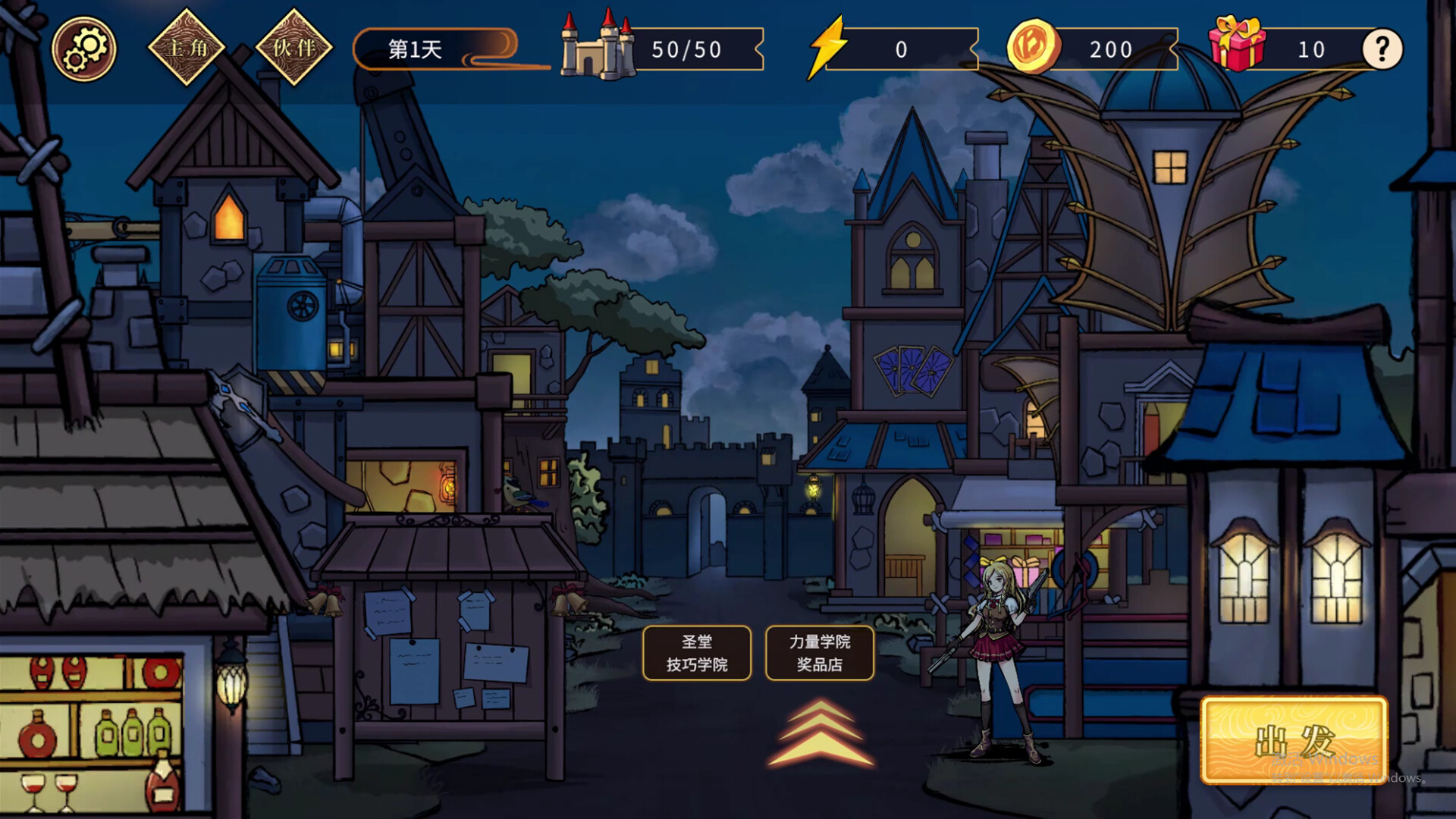Enter the 力量学院奖品店 building
This screenshot has width=1456, height=819.
[x=819, y=653]
